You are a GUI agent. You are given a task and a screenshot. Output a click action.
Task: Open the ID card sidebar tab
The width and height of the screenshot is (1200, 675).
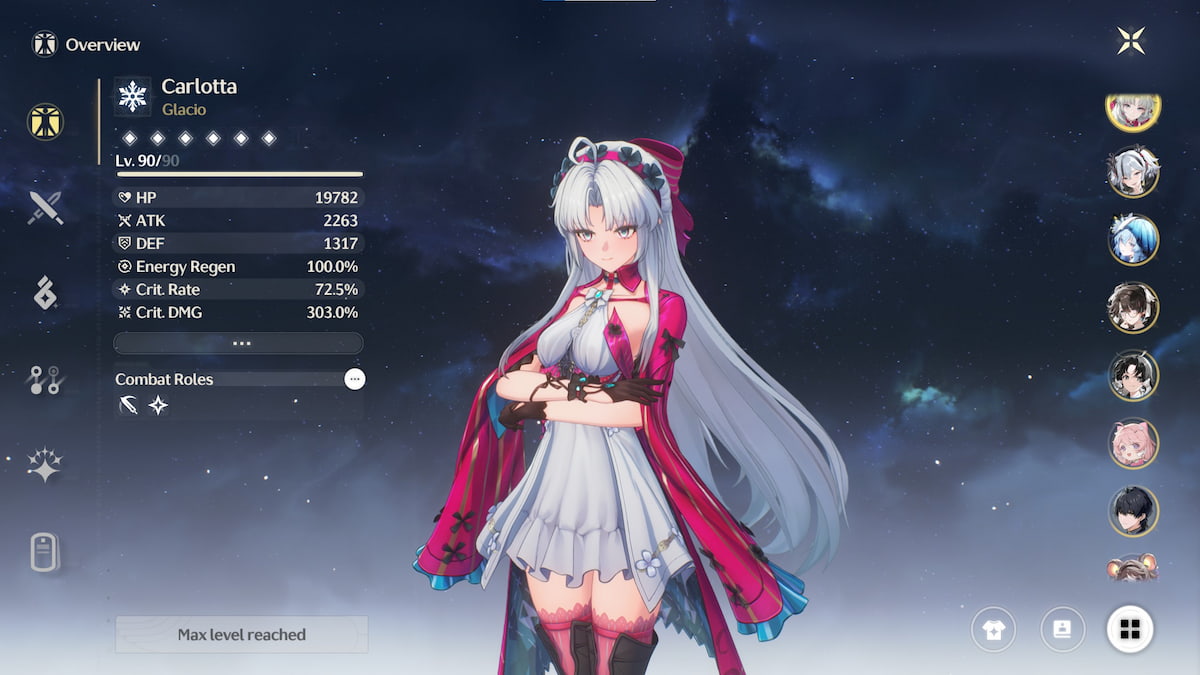(x=45, y=551)
